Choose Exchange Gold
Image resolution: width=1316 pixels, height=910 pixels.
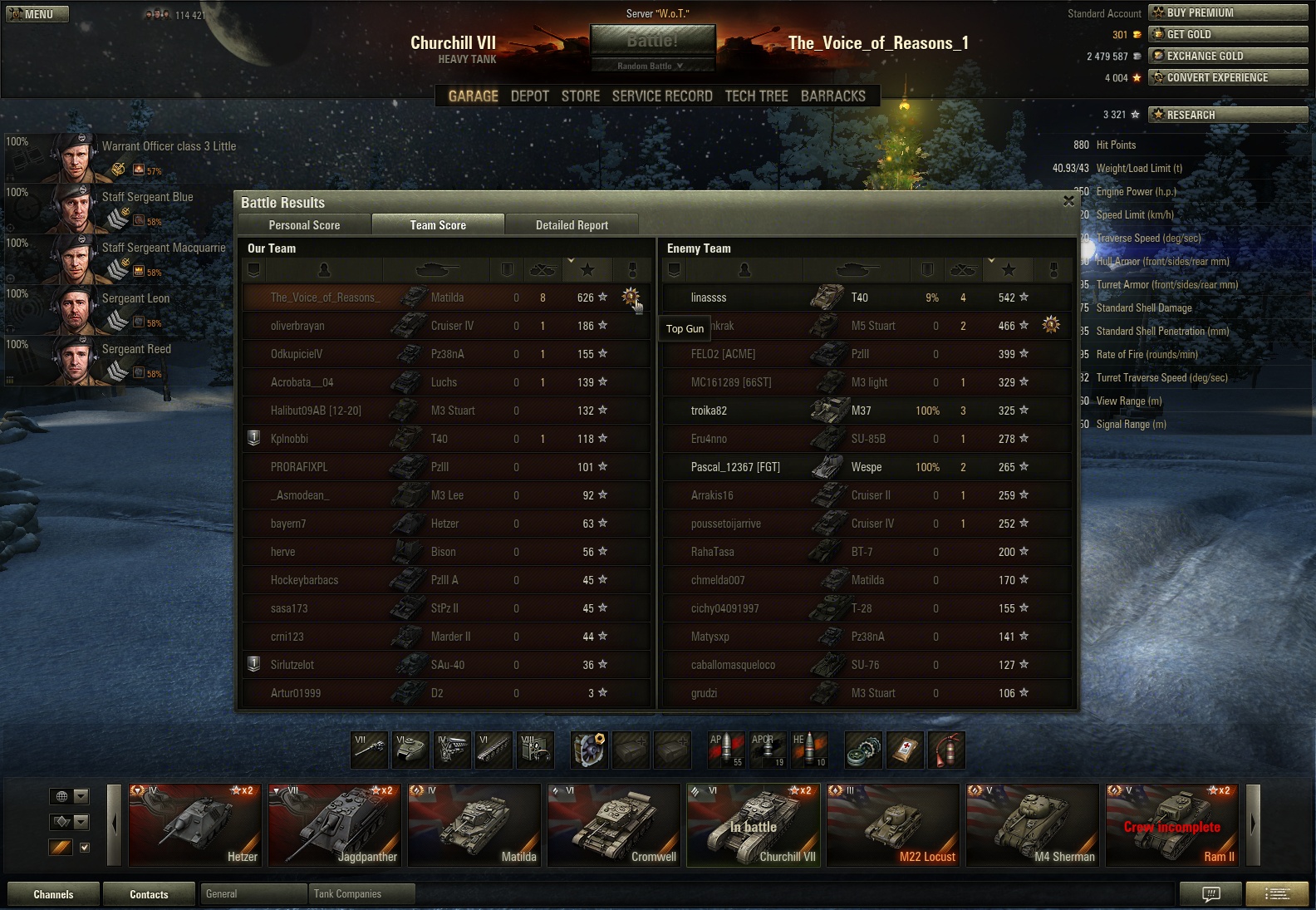click(x=1227, y=56)
